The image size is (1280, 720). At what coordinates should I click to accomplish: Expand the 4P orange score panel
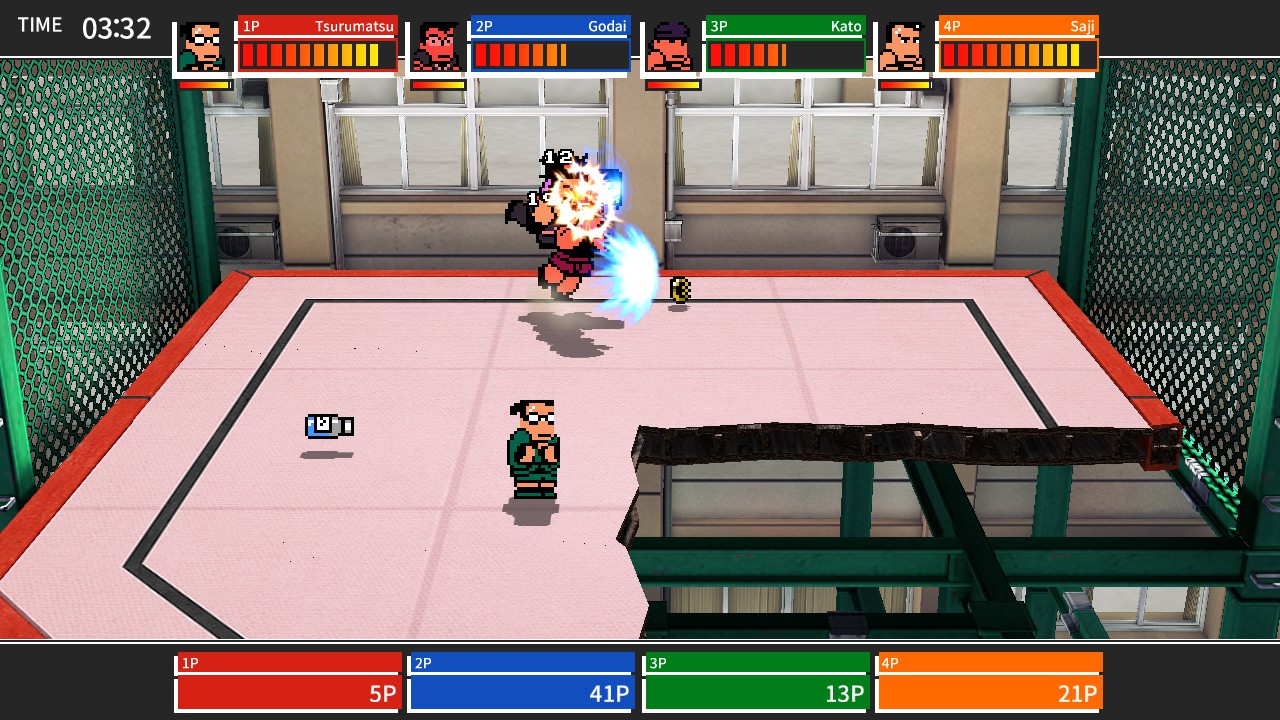click(989, 680)
